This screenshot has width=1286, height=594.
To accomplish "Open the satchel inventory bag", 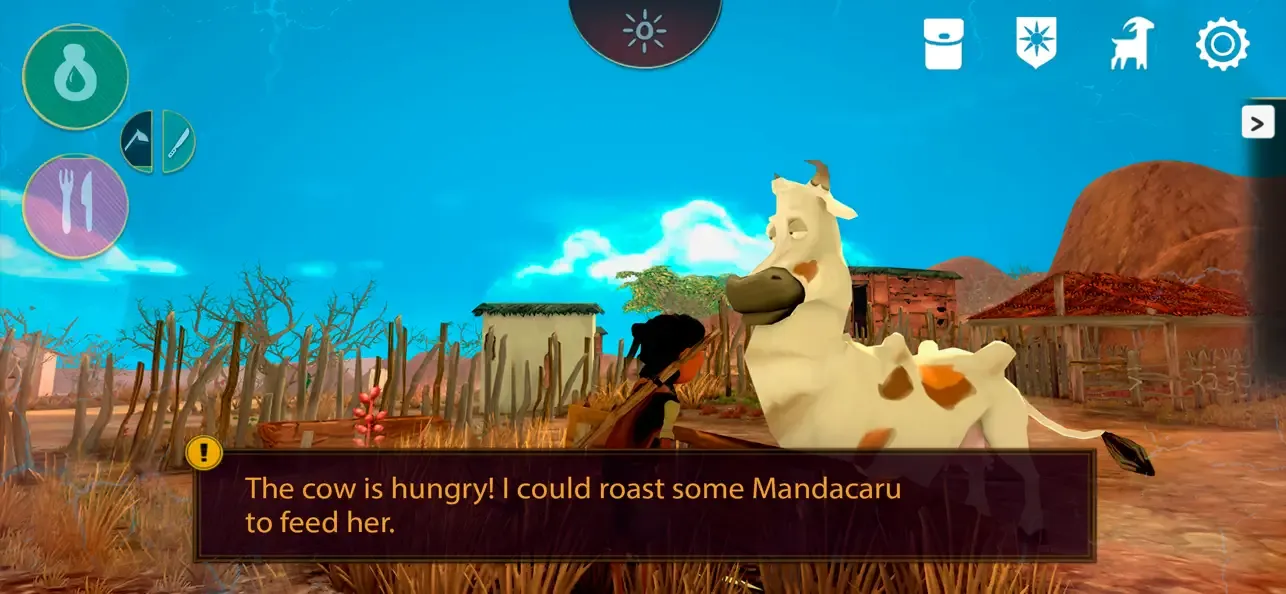I will pos(943,45).
